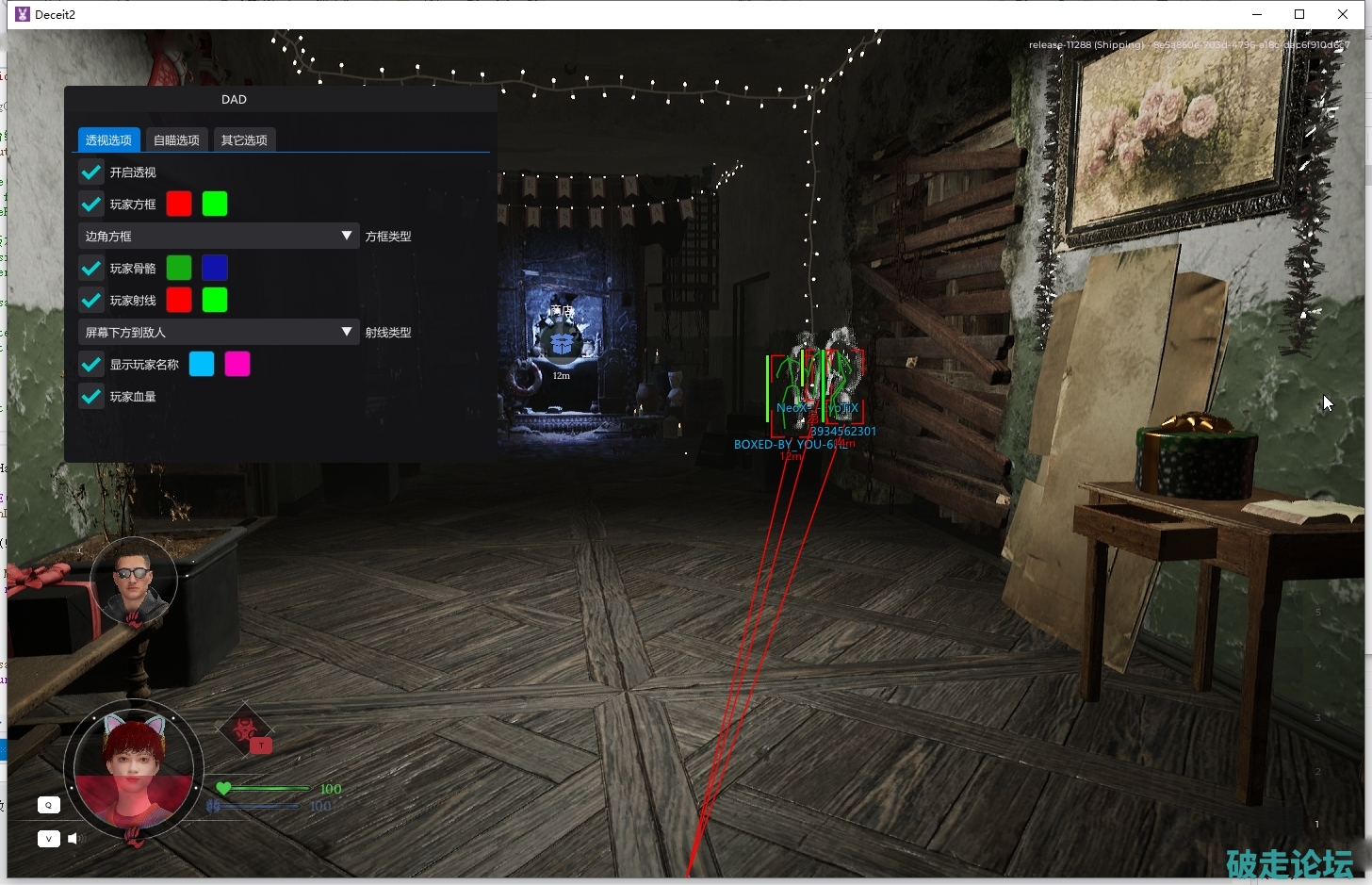1372x885 pixels.
Task: Pick the red swatch beside 玩家方框
Action: coord(179,205)
